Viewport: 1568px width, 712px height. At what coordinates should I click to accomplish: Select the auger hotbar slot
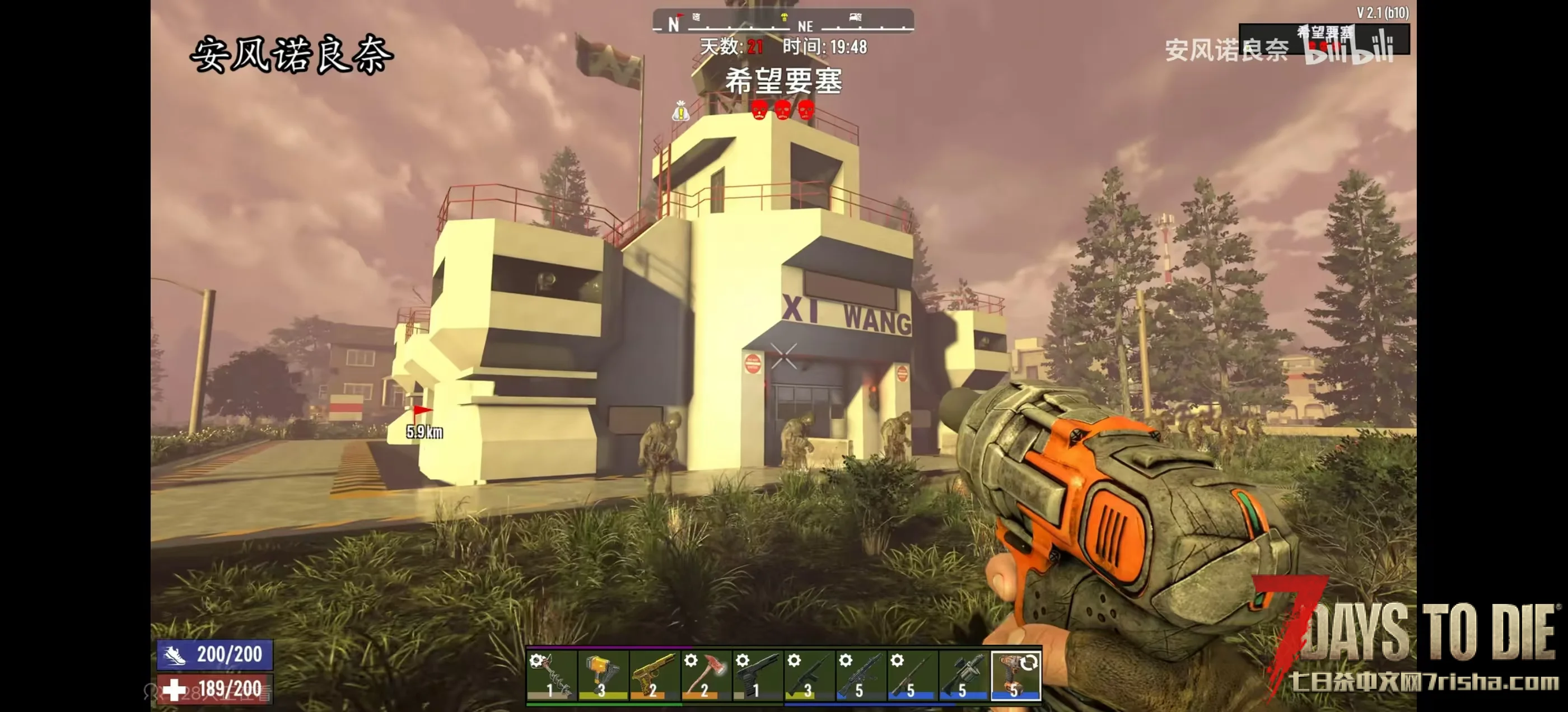[x=551, y=674]
